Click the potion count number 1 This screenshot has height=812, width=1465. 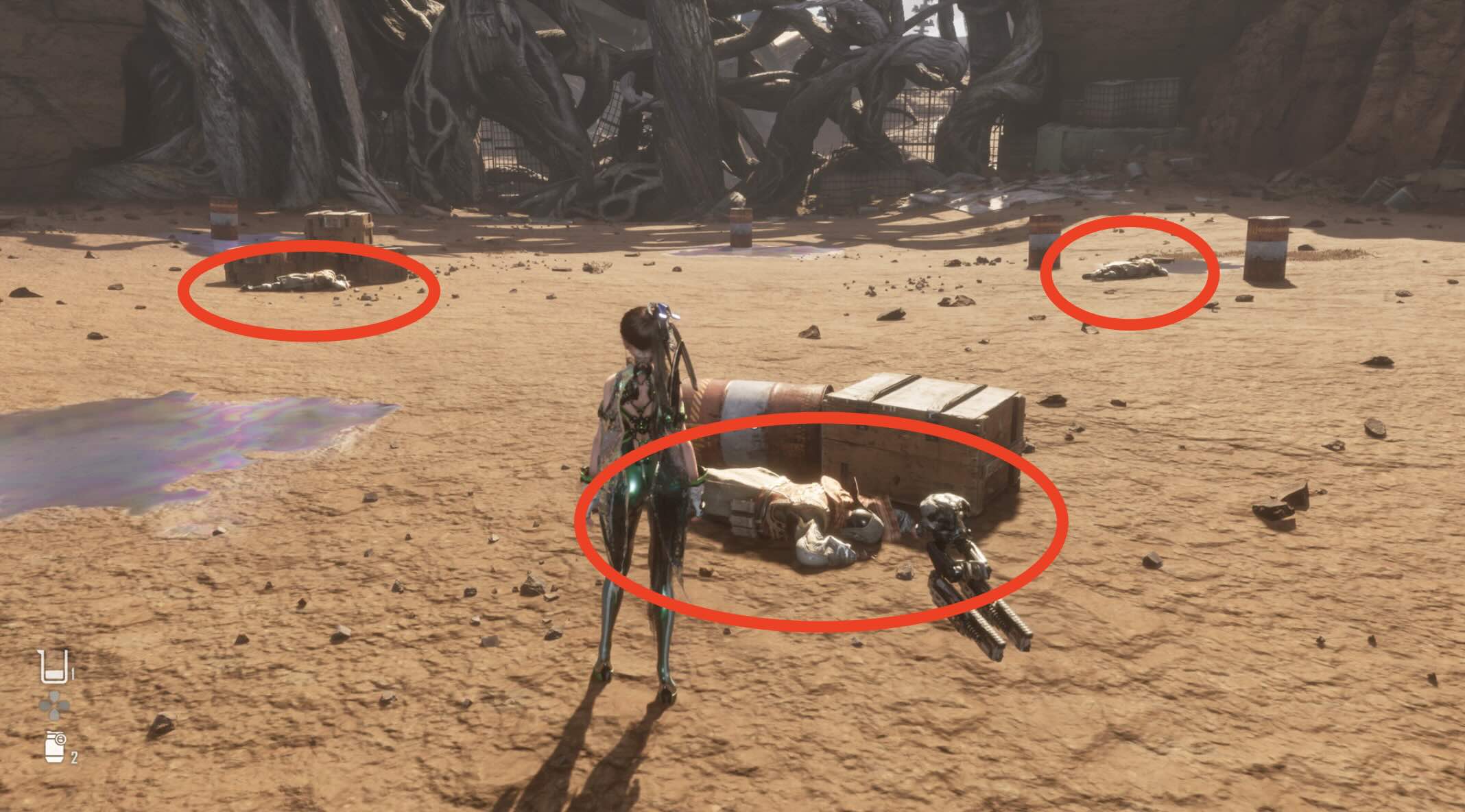coord(73,673)
